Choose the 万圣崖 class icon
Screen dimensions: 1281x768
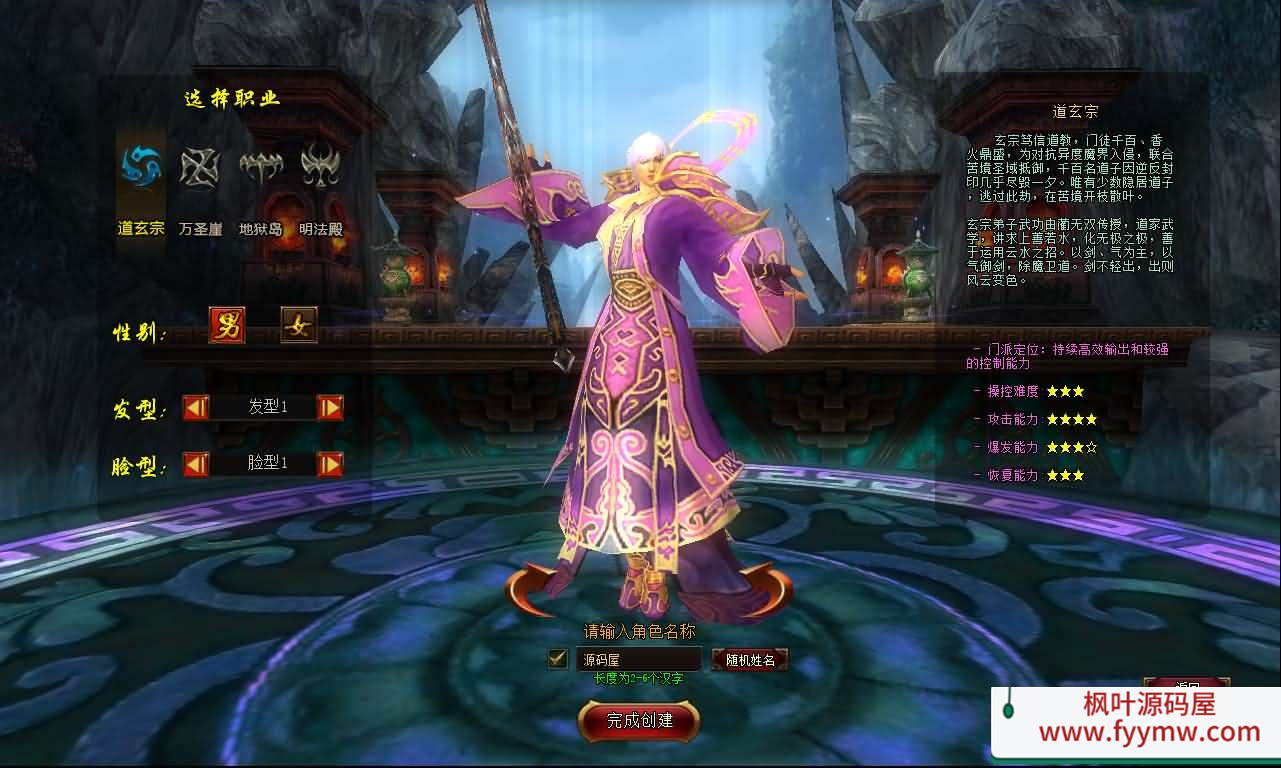coord(200,166)
